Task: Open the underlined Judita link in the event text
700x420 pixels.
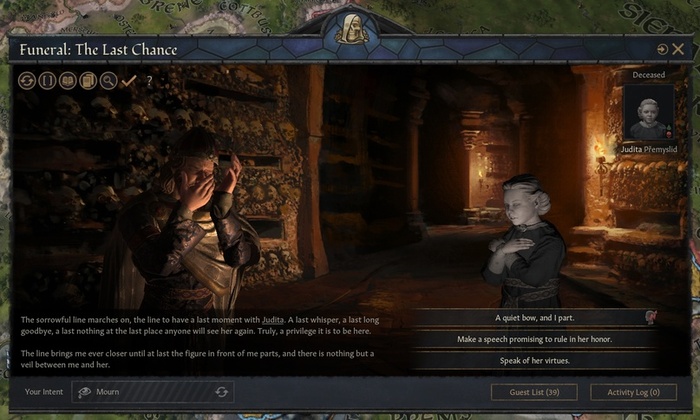Action: [274, 320]
